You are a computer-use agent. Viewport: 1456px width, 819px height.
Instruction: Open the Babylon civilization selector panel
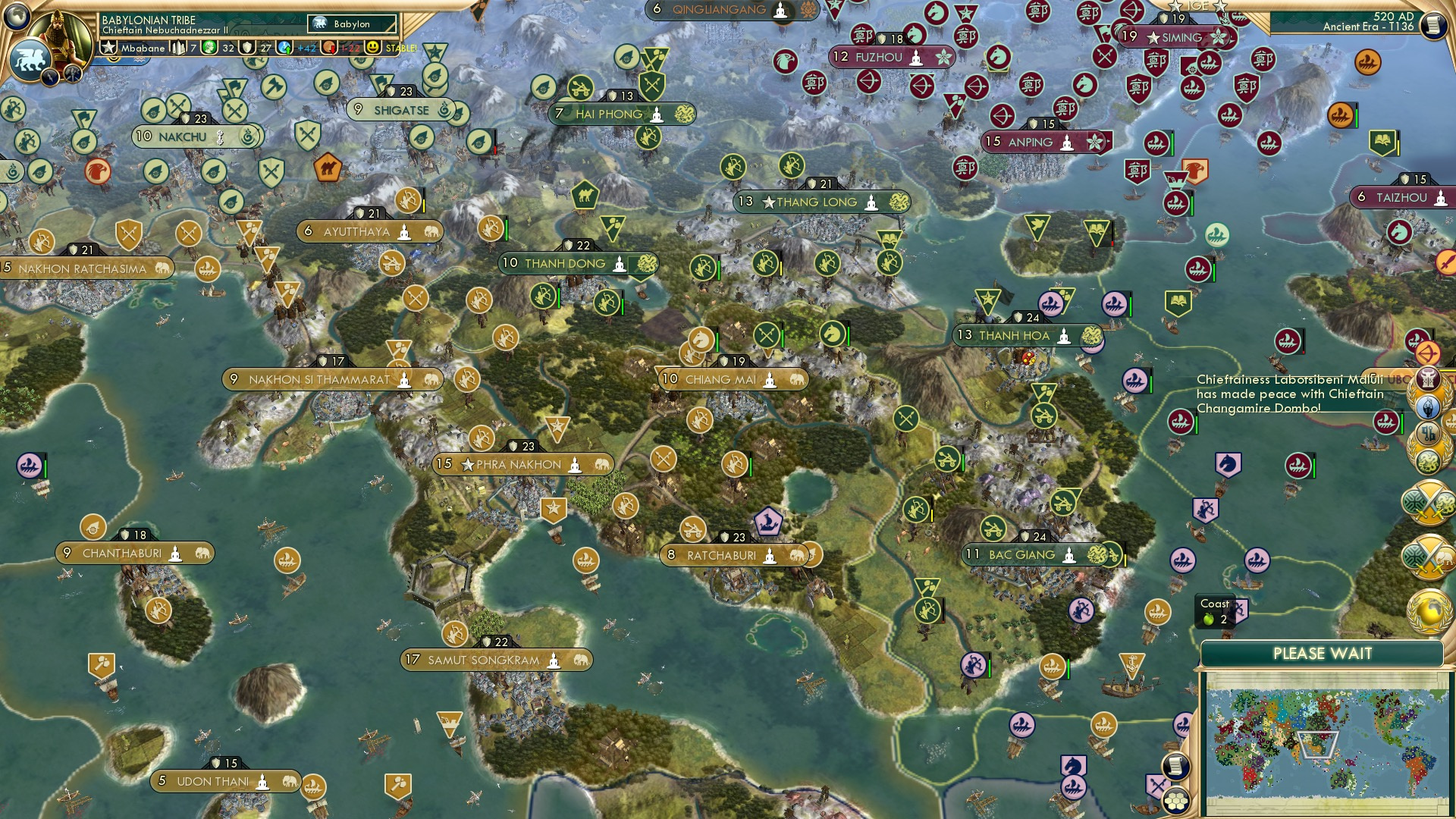click(353, 24)
